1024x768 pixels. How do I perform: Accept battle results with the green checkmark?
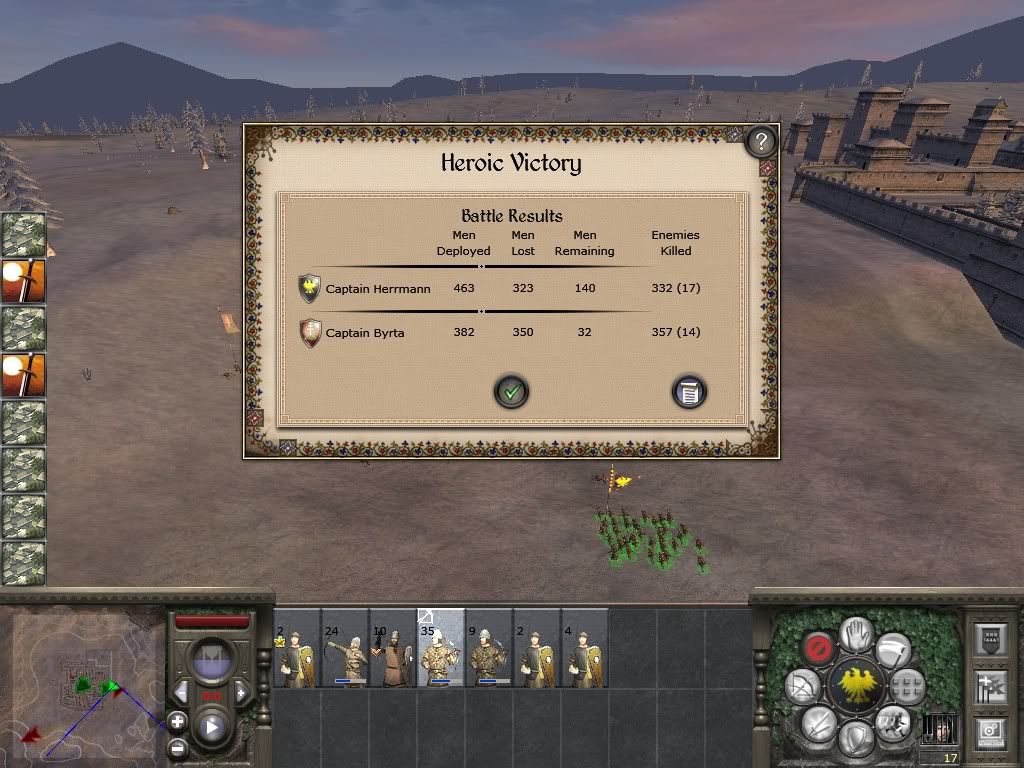point(511,392)
